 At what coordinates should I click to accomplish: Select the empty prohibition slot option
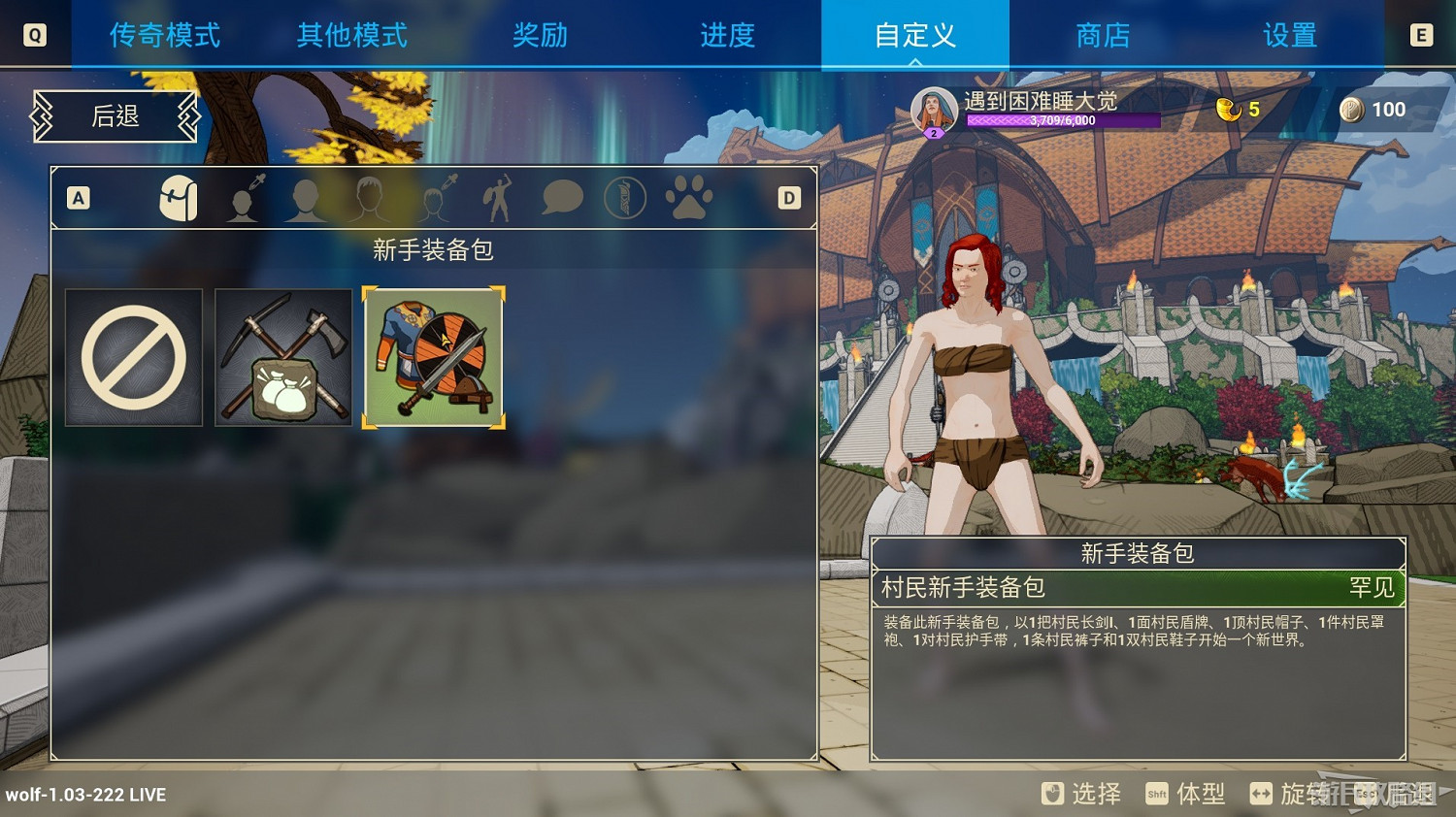tap(134, 357)
